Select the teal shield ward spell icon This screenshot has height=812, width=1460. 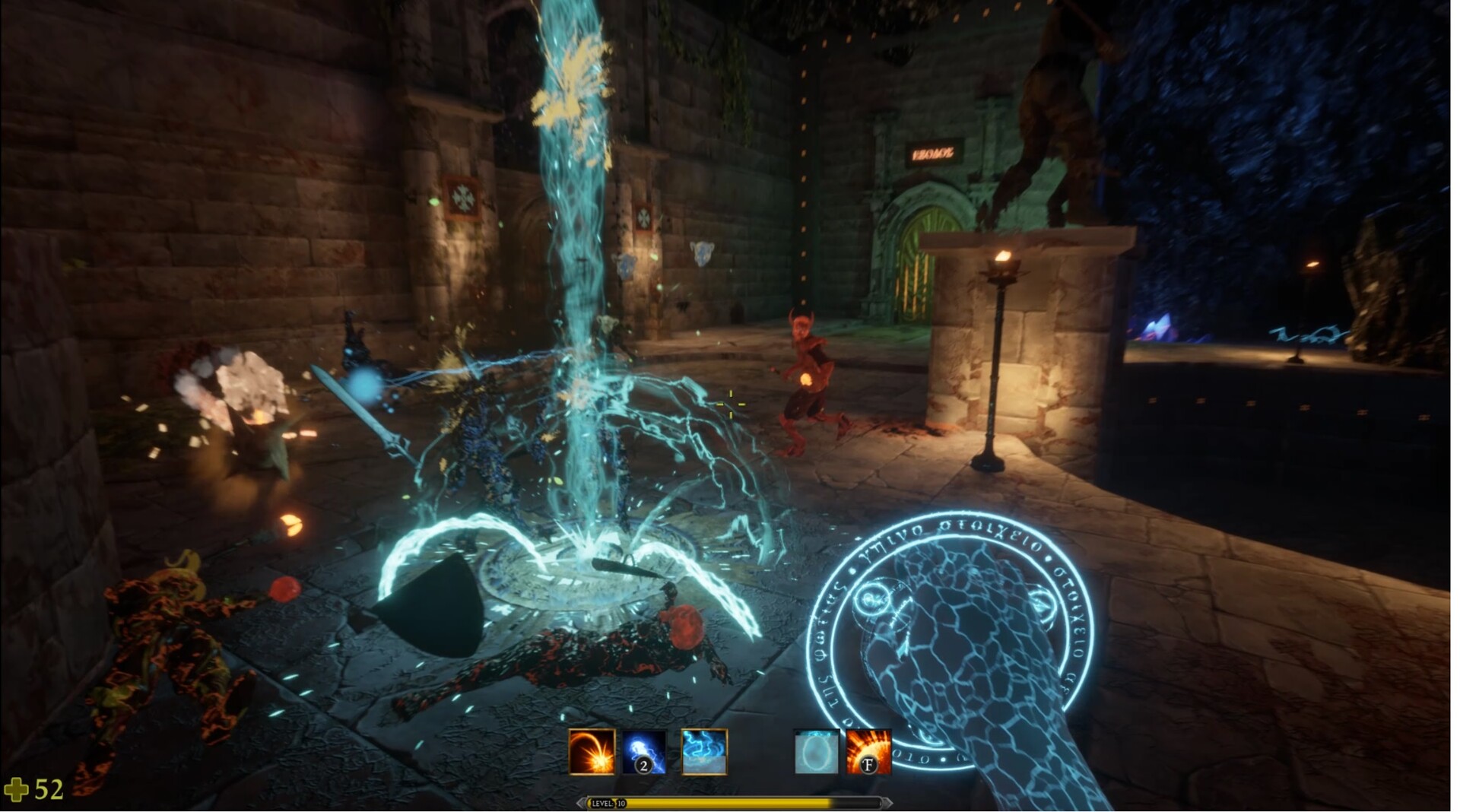(x=815, y=753)
